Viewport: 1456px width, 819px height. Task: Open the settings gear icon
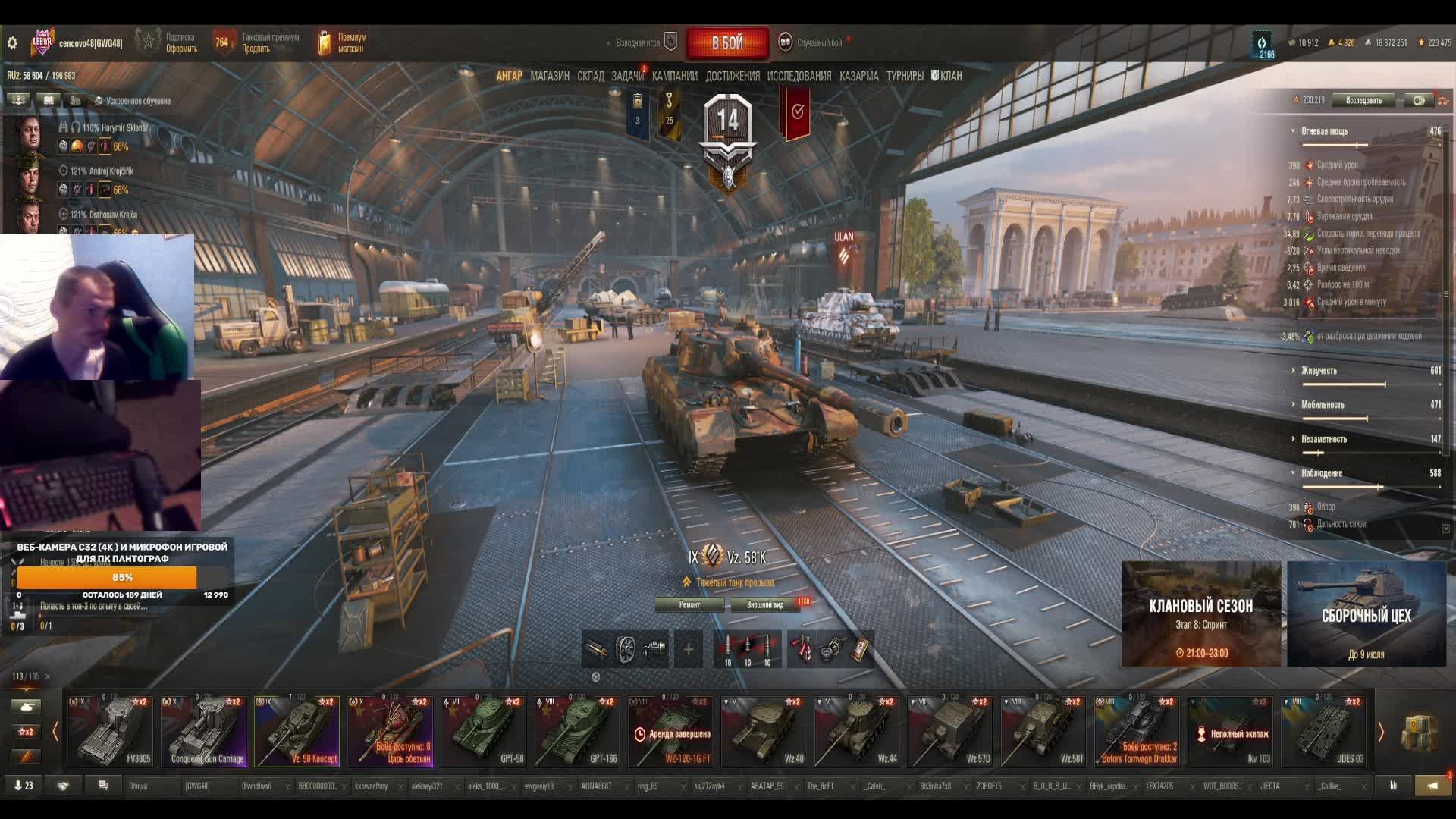coord(12,43)
